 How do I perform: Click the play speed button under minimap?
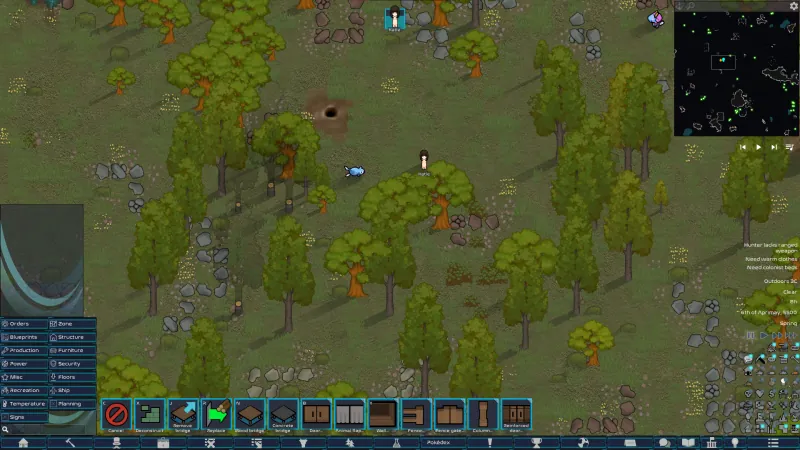(758, 147)
